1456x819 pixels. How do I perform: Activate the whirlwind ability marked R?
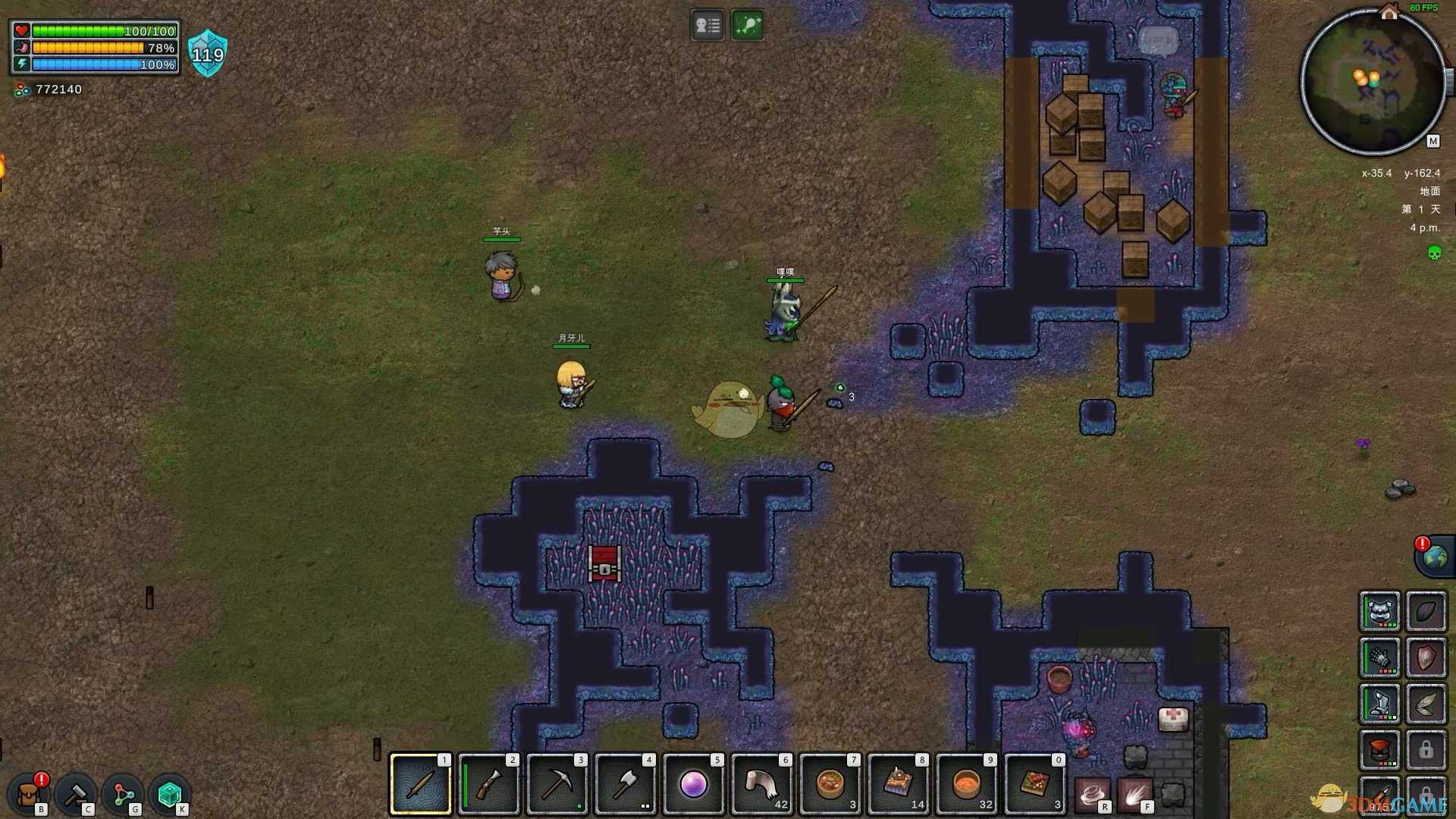(x=1093, y=794)
